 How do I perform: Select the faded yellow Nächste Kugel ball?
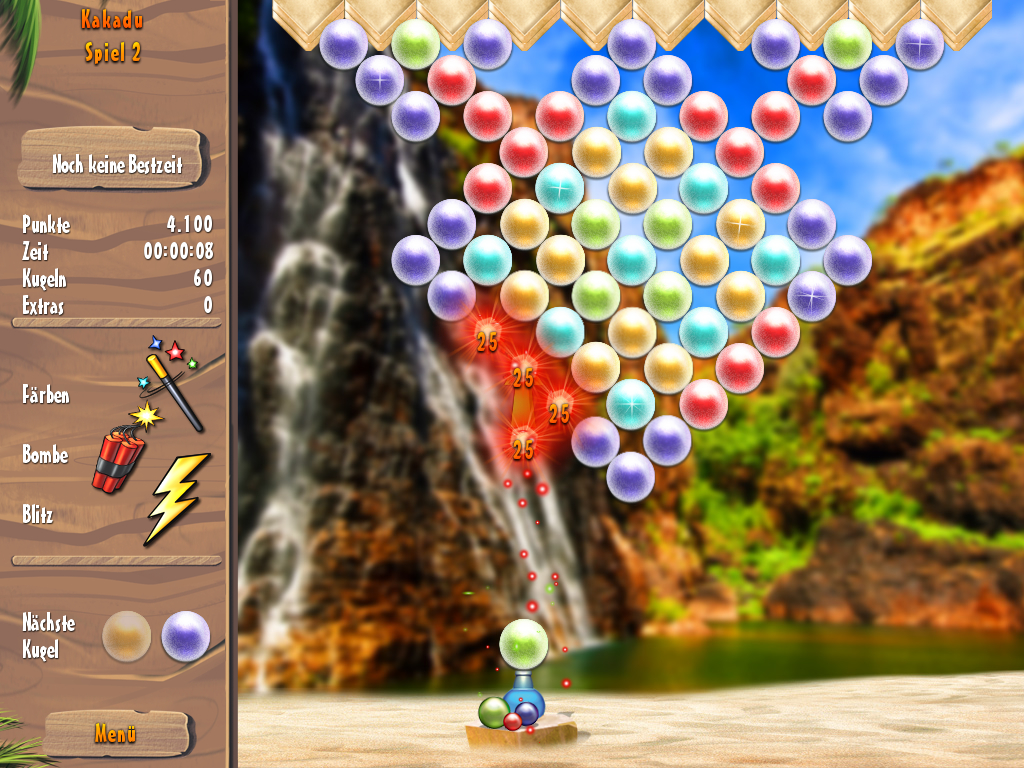tap(127, 636)
